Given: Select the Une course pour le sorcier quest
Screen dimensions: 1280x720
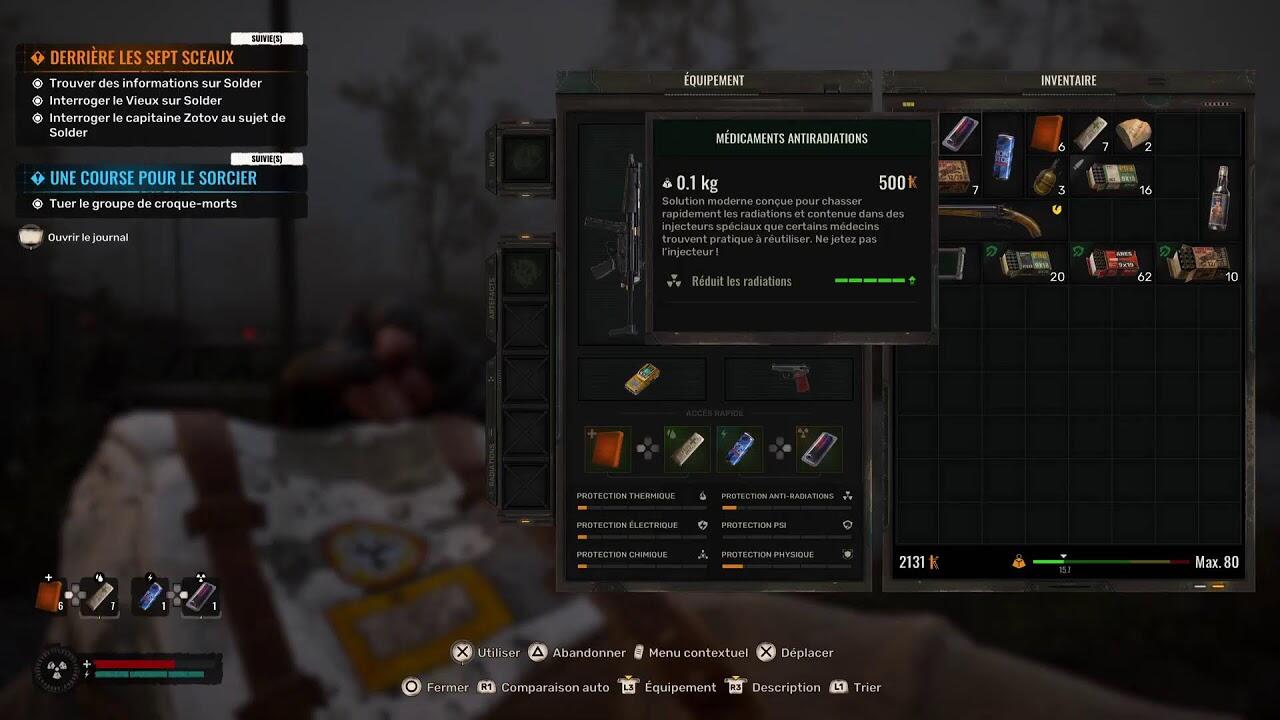Looking at the screenshot, I should pyautogui.click(x=153, y=178).
